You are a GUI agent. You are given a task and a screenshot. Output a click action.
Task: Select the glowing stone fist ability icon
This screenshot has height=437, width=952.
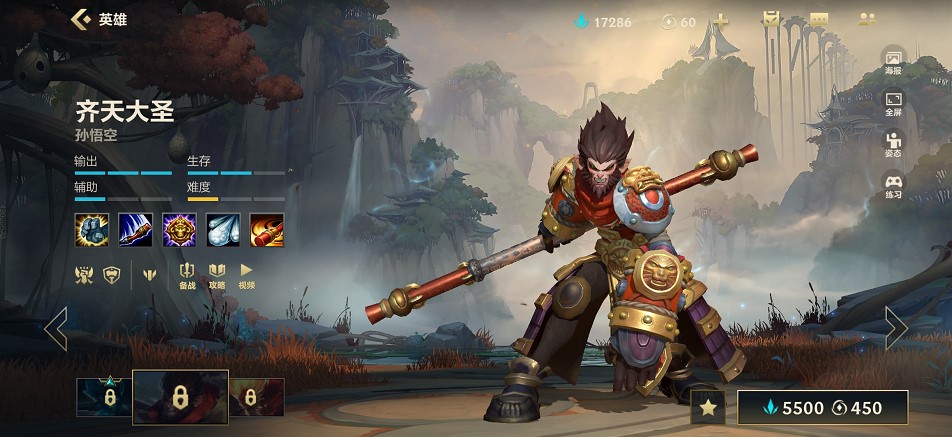pyautogui.click(x=91, y=229)
